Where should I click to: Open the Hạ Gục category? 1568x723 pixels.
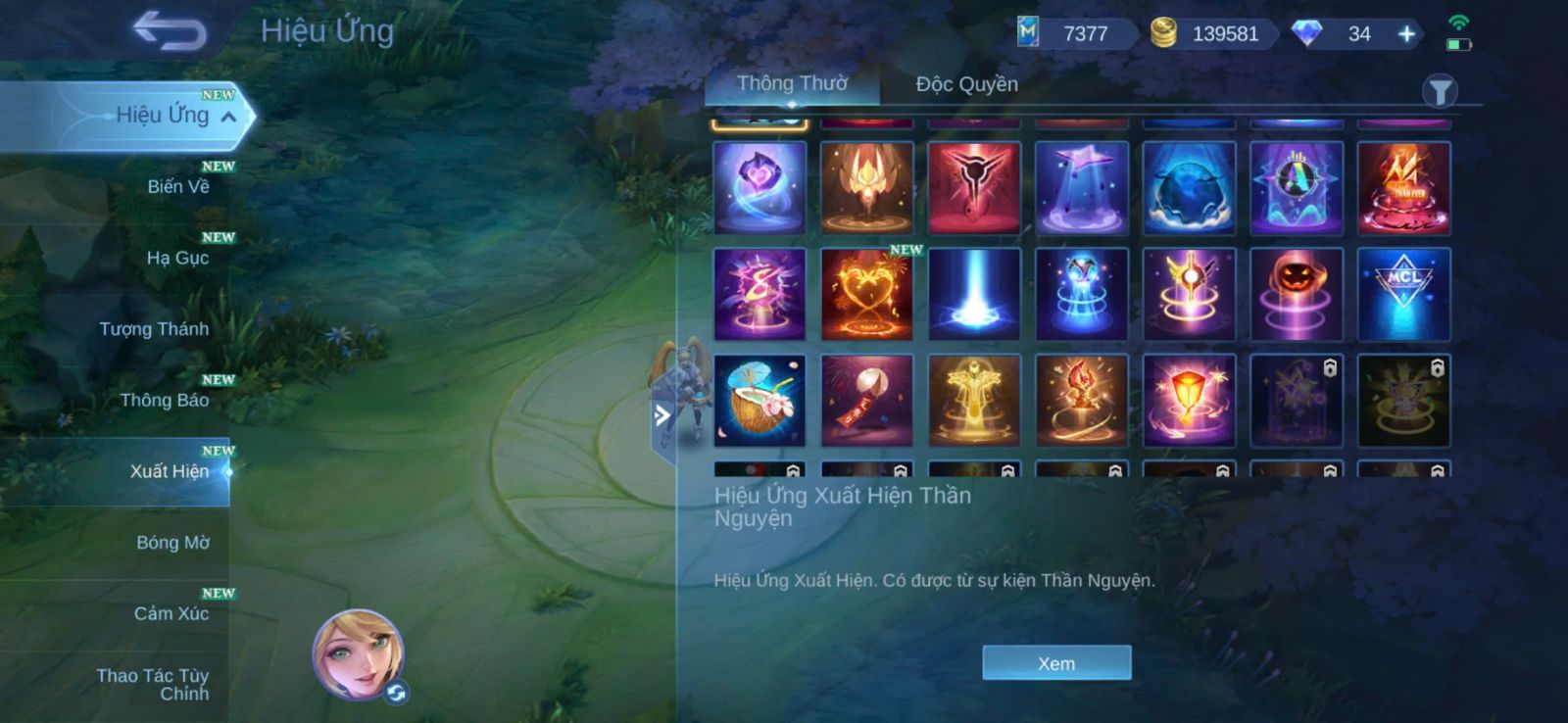[177, 258]
